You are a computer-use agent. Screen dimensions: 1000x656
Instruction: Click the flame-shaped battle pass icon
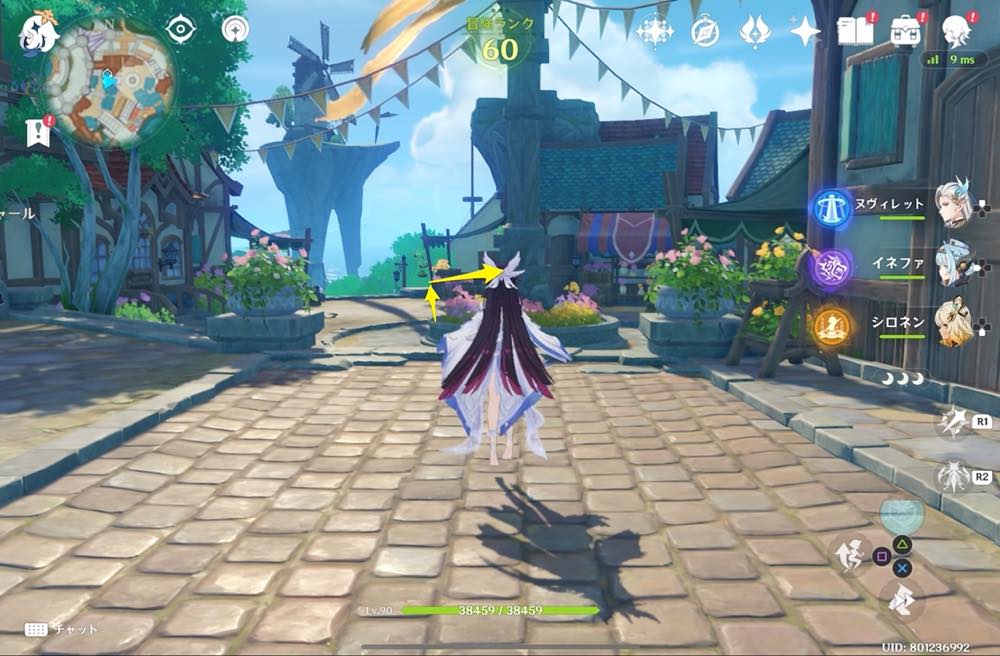coord(754,31)
